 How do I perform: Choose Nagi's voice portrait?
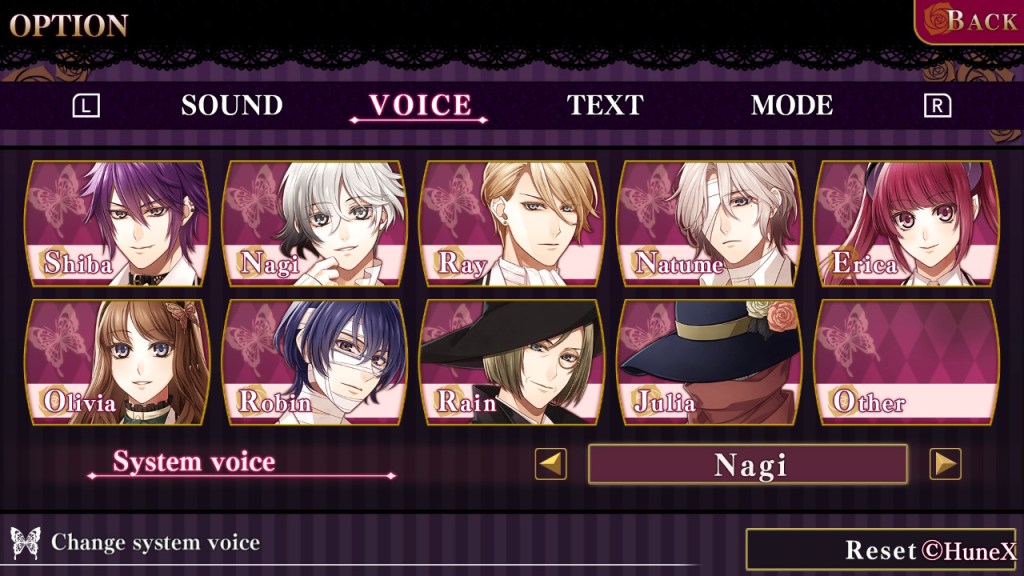click(315, 224)
